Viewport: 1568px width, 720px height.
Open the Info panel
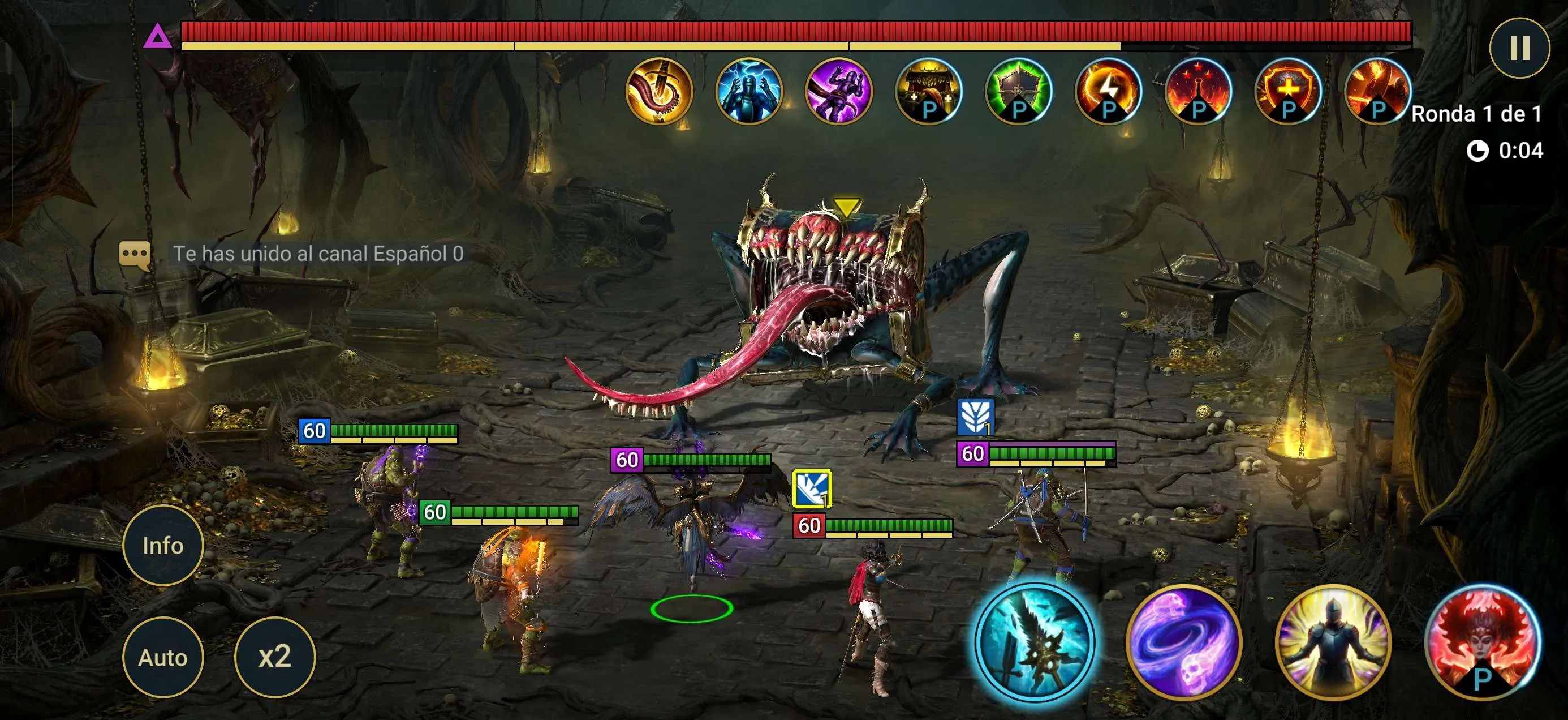pyautogui.click(x=162, y=545)
